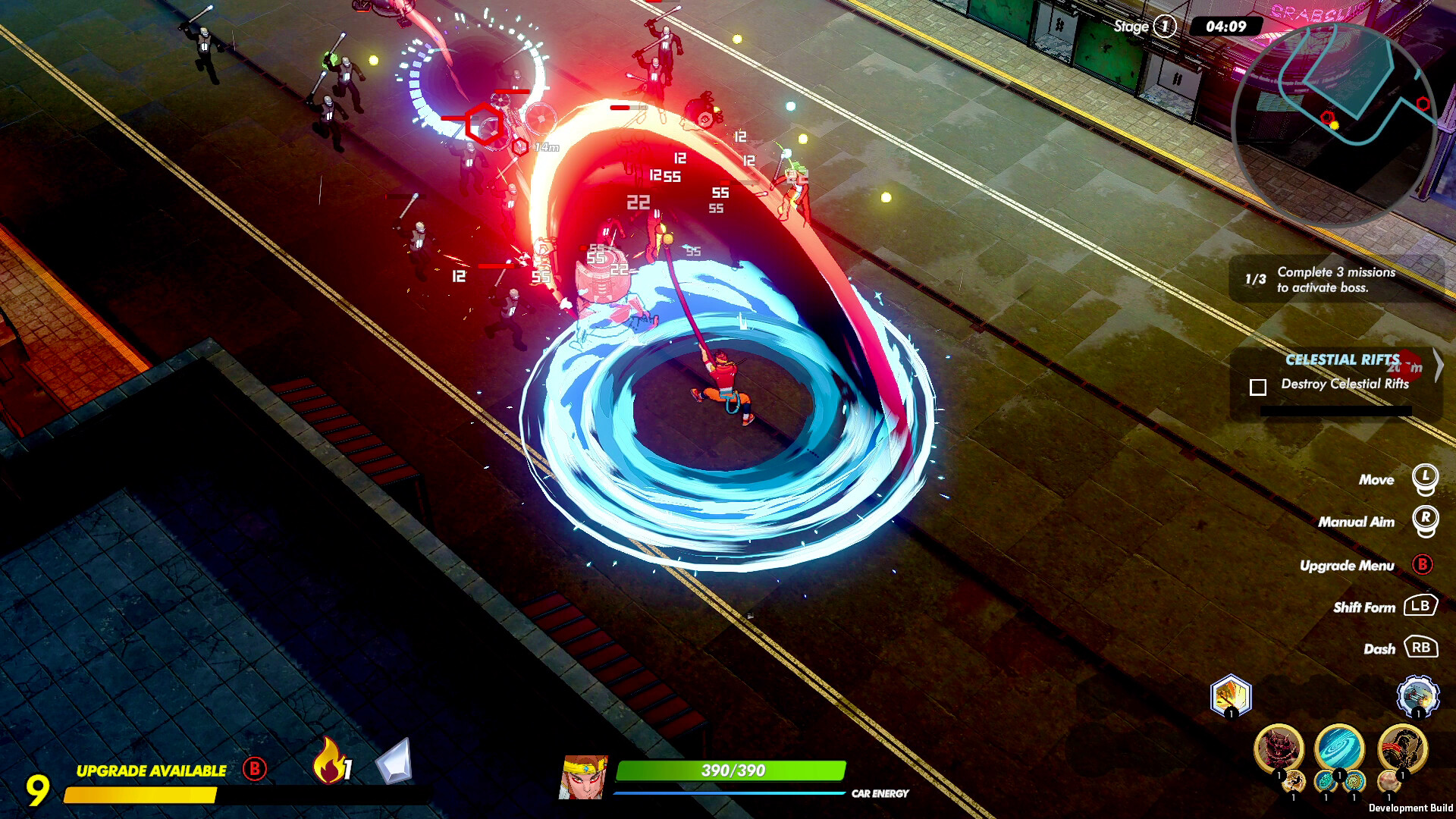Select the flame counter icon above the XP bar
Screen dimensions: 1456x819
click(x=331, y=767)
